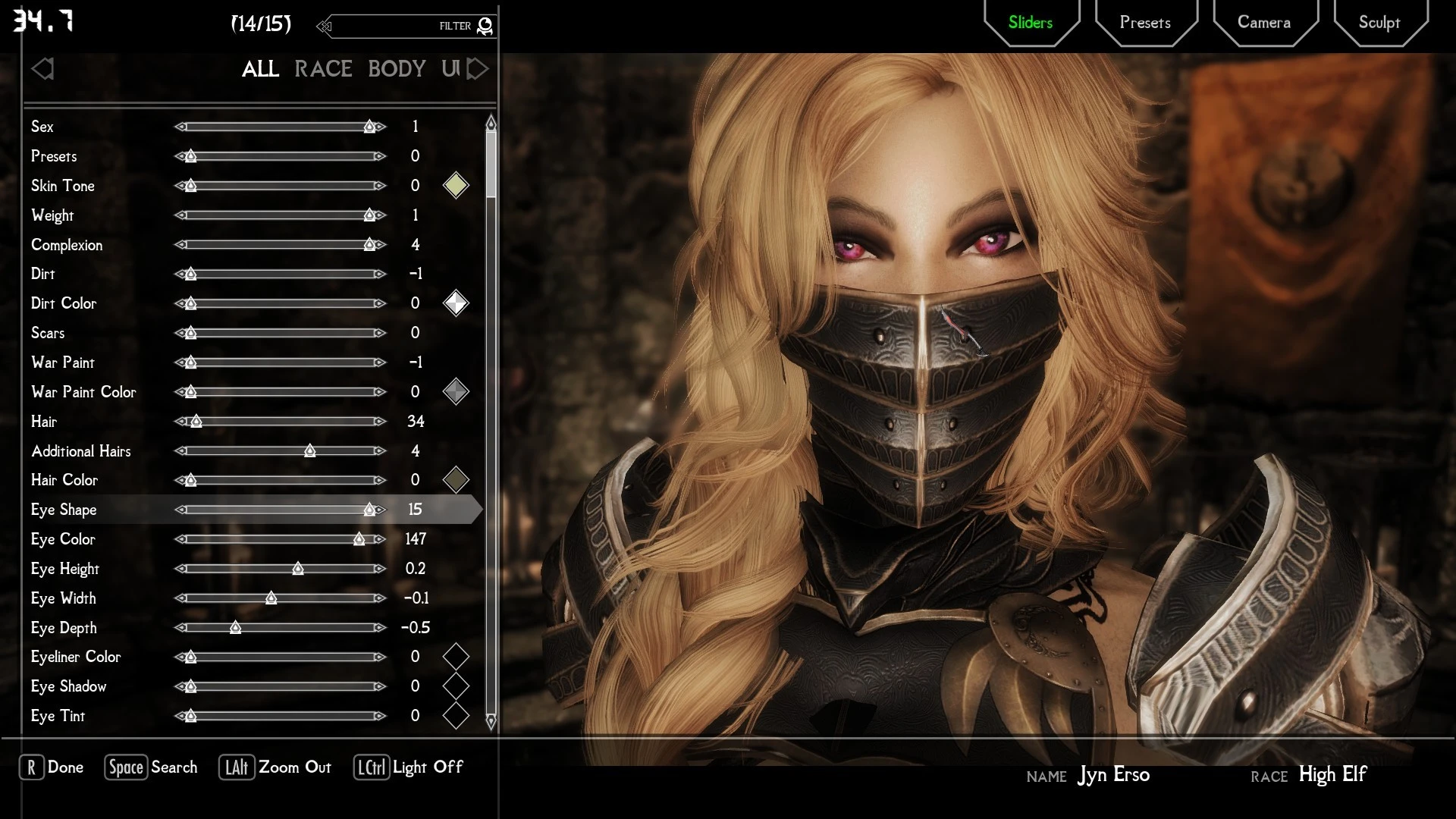Click the back arrow above the slider list

[x=43, y=68]
